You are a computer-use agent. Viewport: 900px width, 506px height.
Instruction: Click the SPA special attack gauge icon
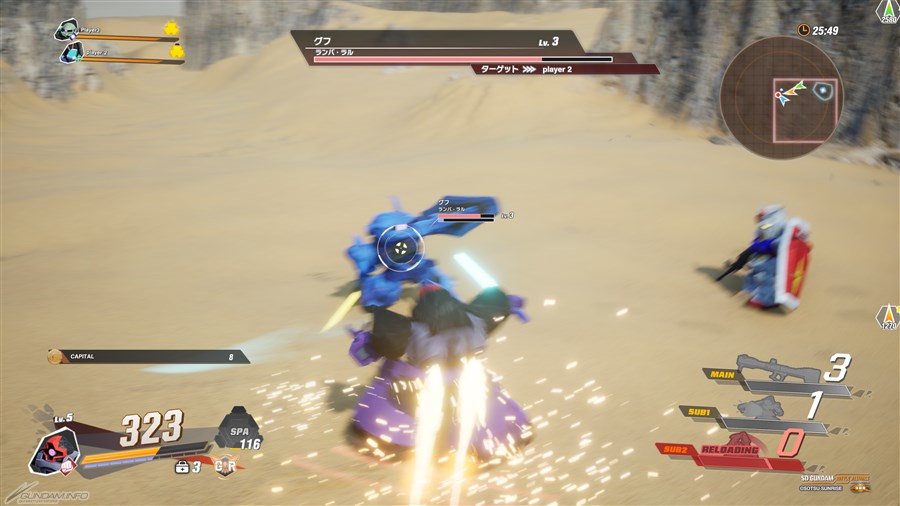pos(237,426)
